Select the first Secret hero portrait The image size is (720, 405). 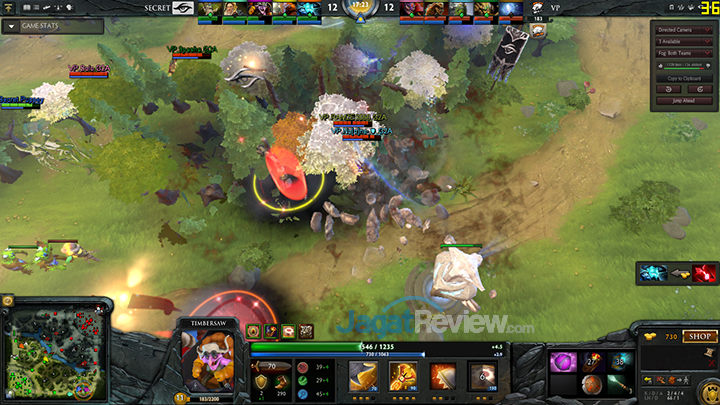208,10
